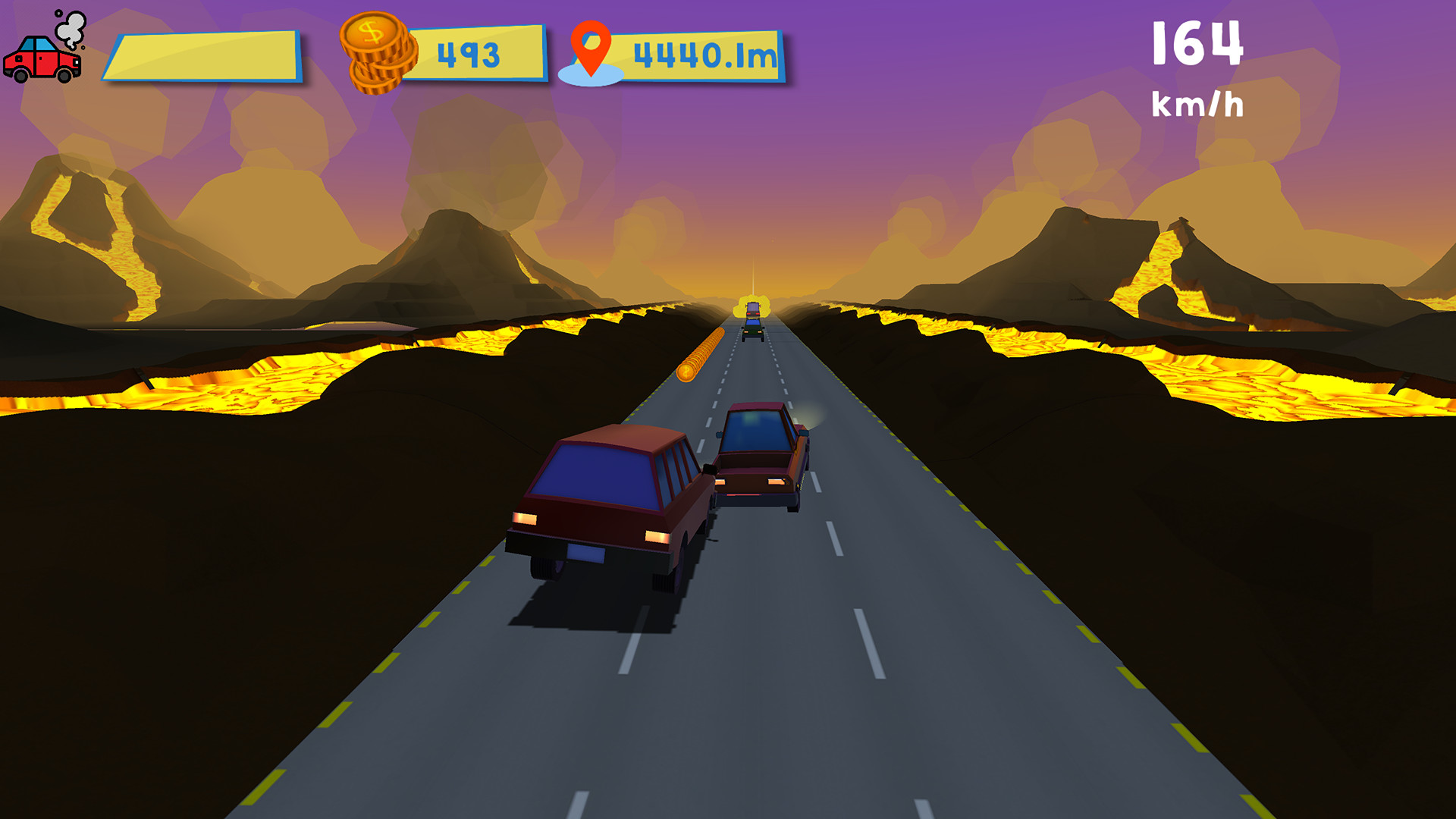Screen dimensions: 1456x819
Task: Expand the coin counter panel
Action: coord(478,53)
